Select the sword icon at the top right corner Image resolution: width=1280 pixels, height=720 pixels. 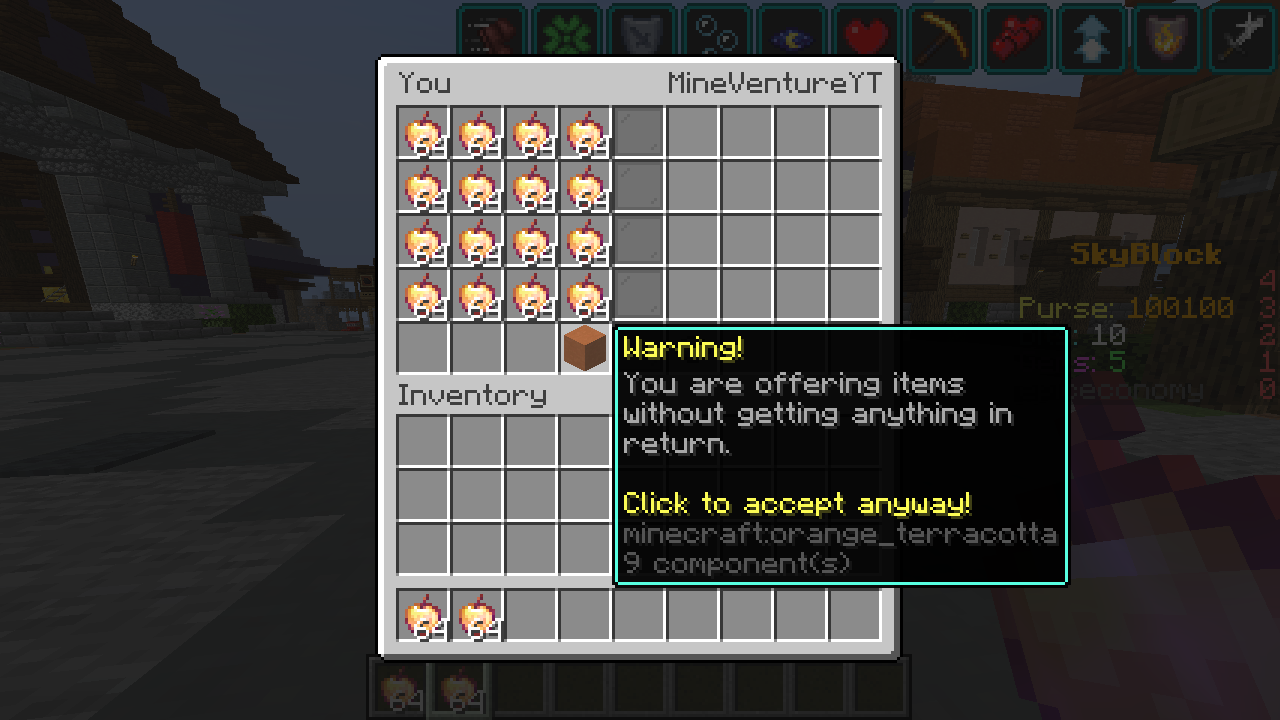pos(1241,38)
